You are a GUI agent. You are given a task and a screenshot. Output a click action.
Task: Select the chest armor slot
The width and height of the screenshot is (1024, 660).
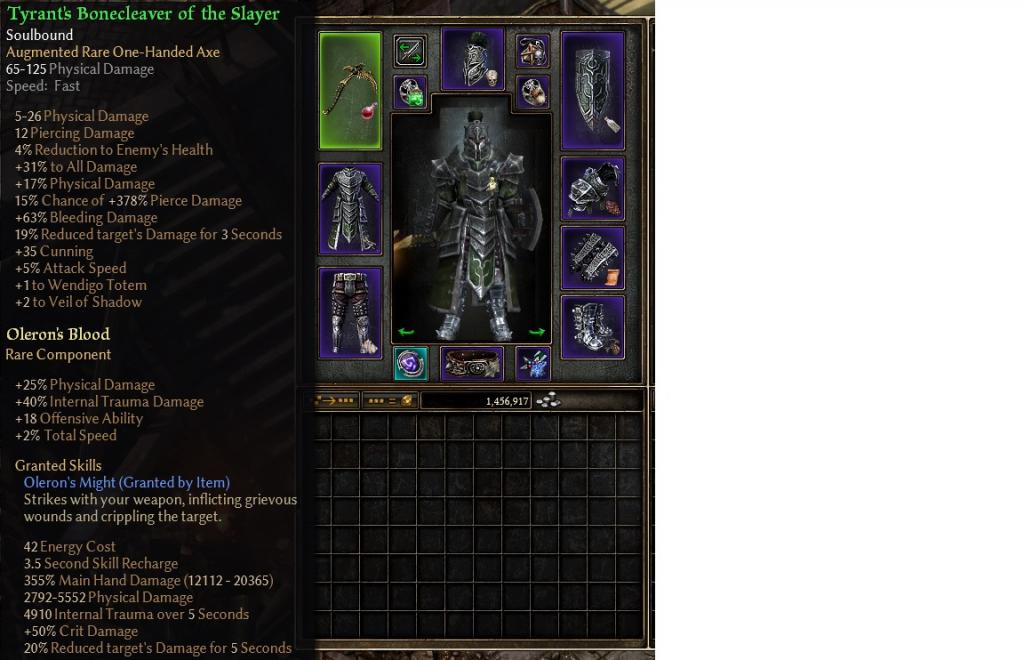coord(350,209)
